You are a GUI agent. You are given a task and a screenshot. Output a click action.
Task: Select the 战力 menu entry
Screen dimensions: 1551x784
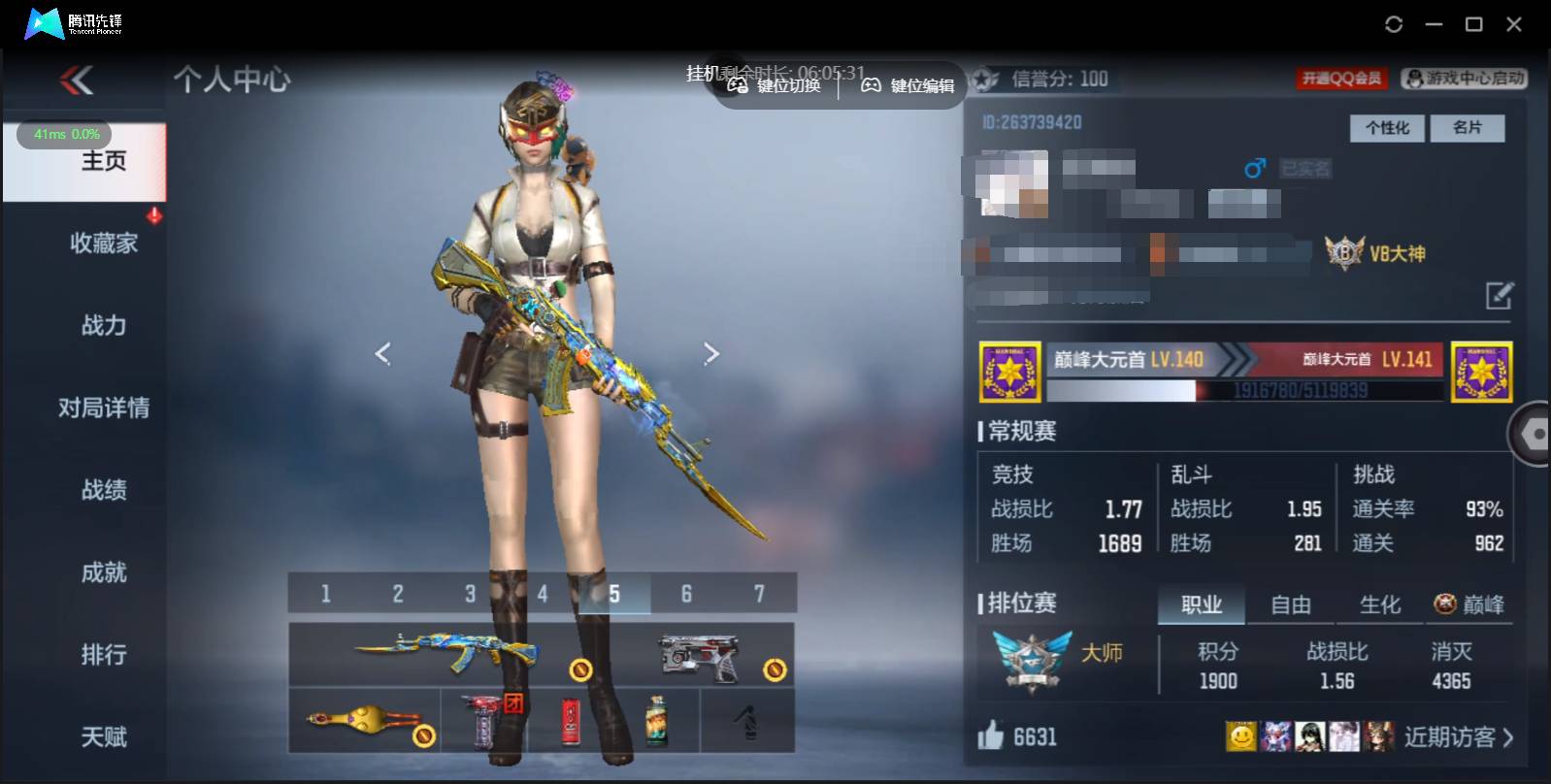coord(104,325)
